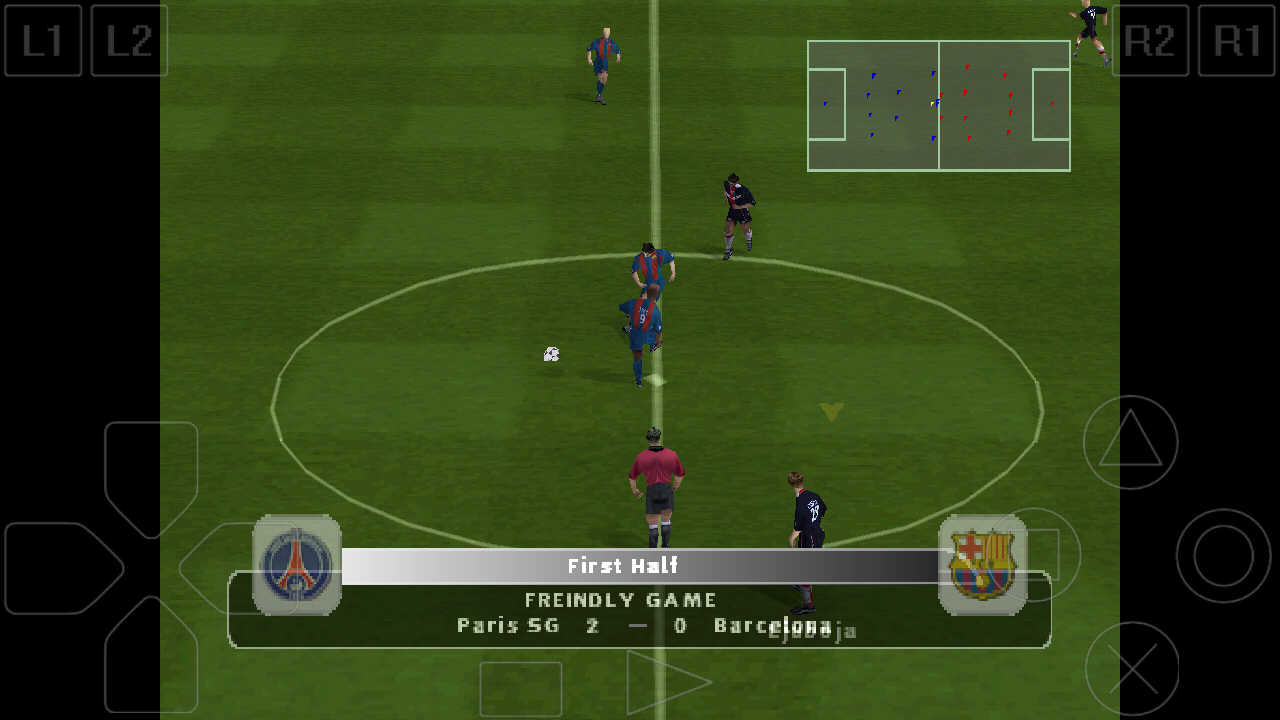This screenshot has width=1280, height=720.
Task: Tap the cross touch button
Action: (1132, 668)
